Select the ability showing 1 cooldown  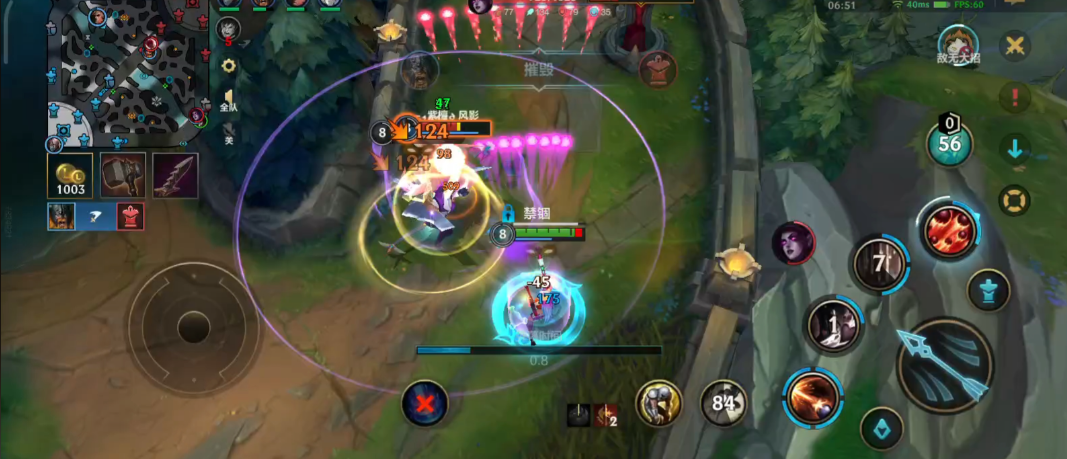coord(835,325)
